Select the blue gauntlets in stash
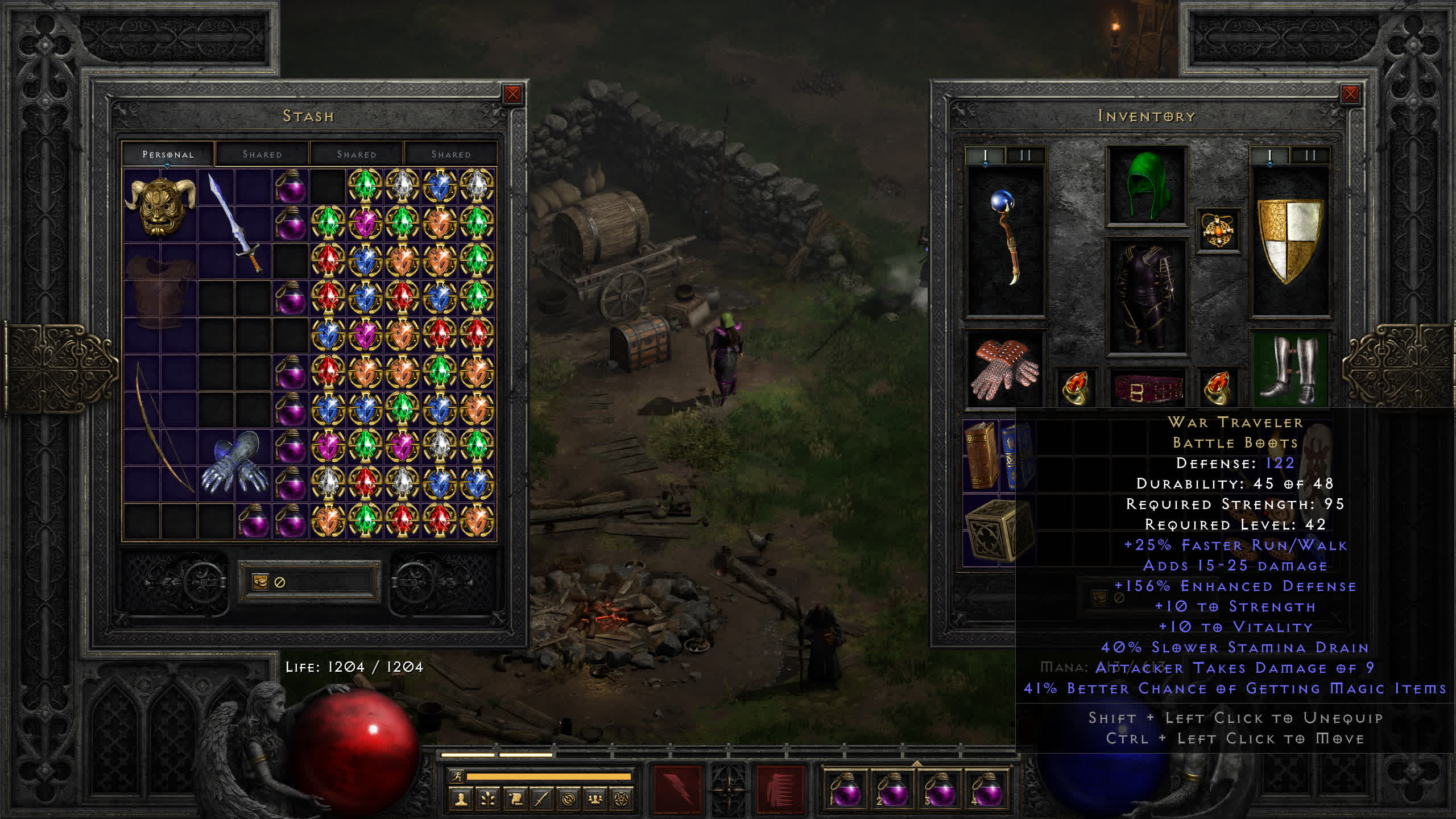Screen dimensions: 1456x819 tap(235, 464)
